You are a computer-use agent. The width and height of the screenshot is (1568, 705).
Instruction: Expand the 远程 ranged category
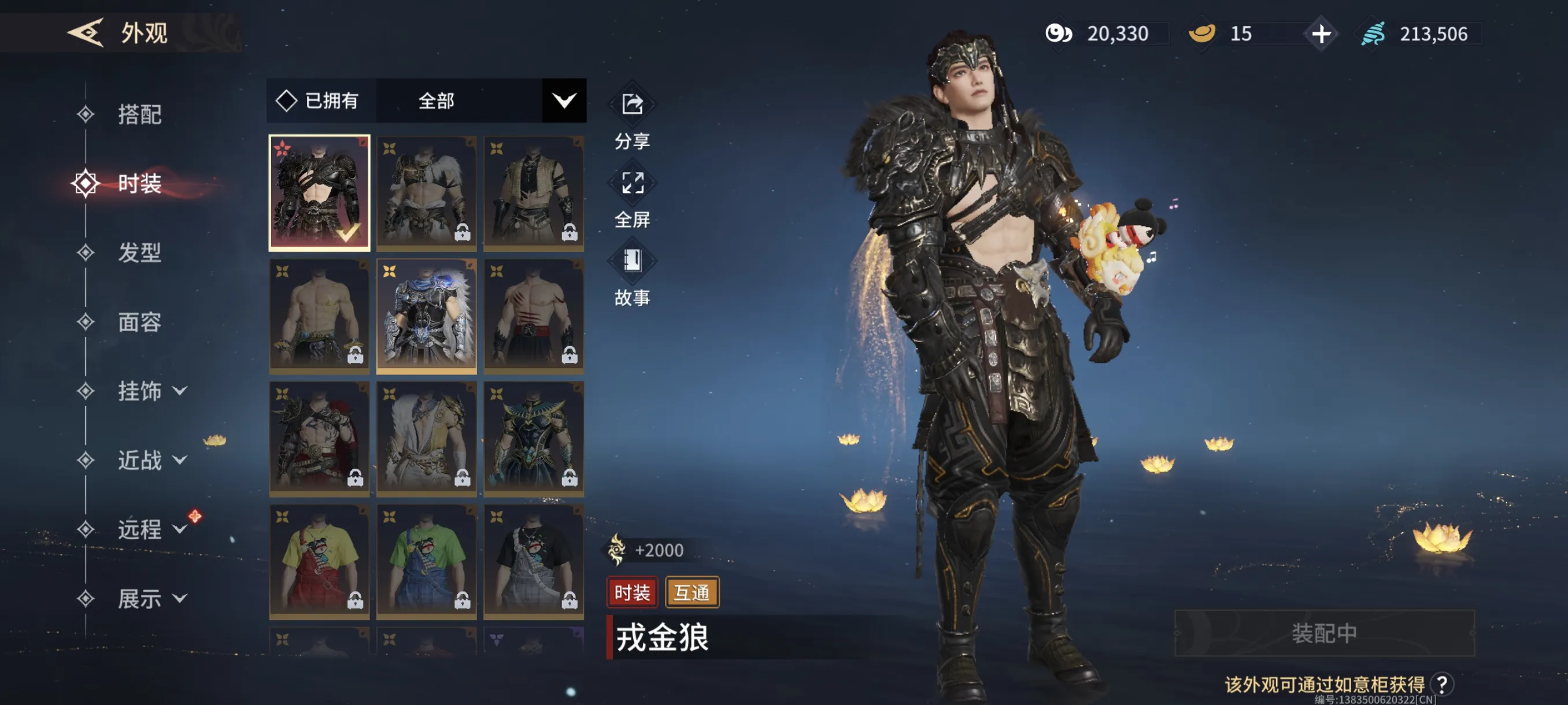tap(151, 529)
